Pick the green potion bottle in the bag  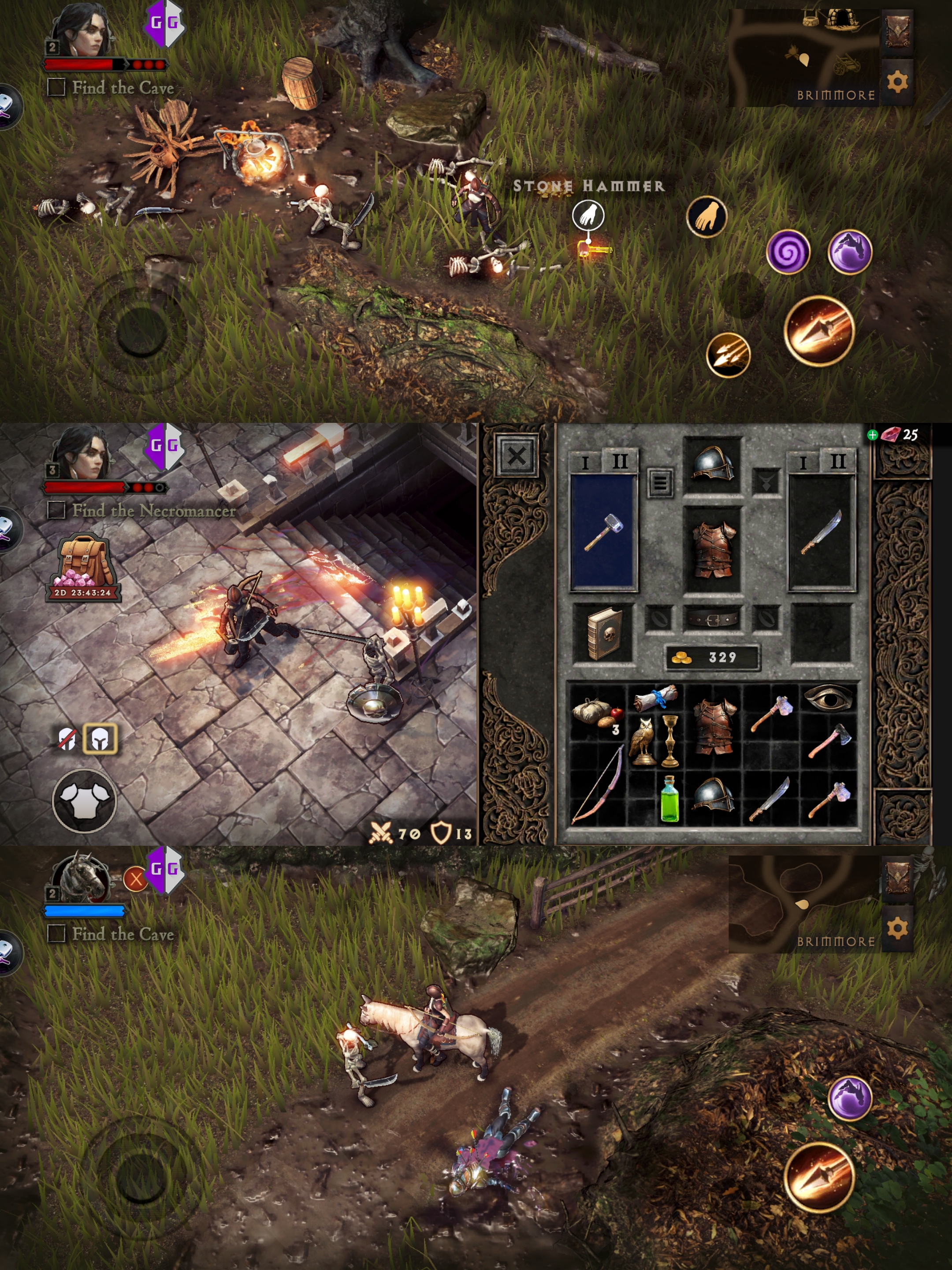tap(669, 798)
